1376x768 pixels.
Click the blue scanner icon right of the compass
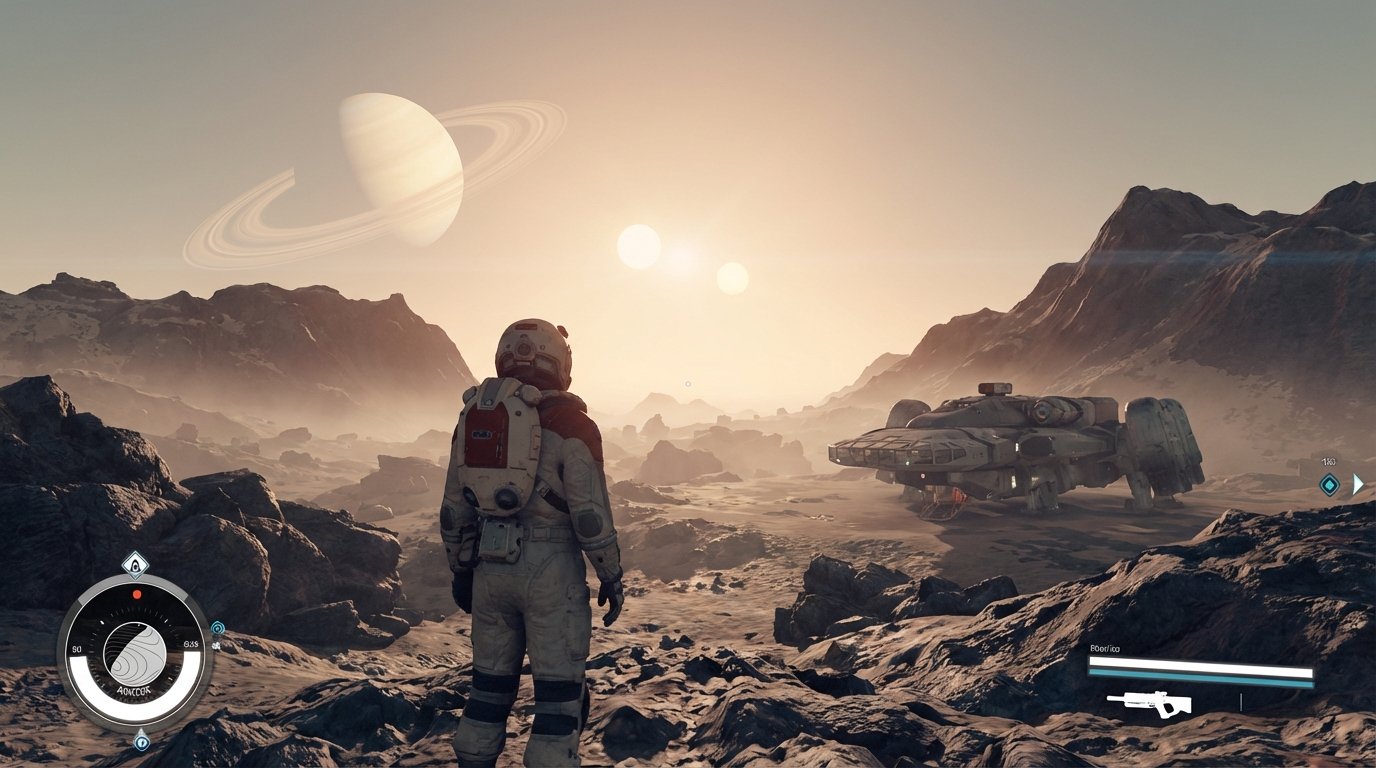tap(217, 628)
